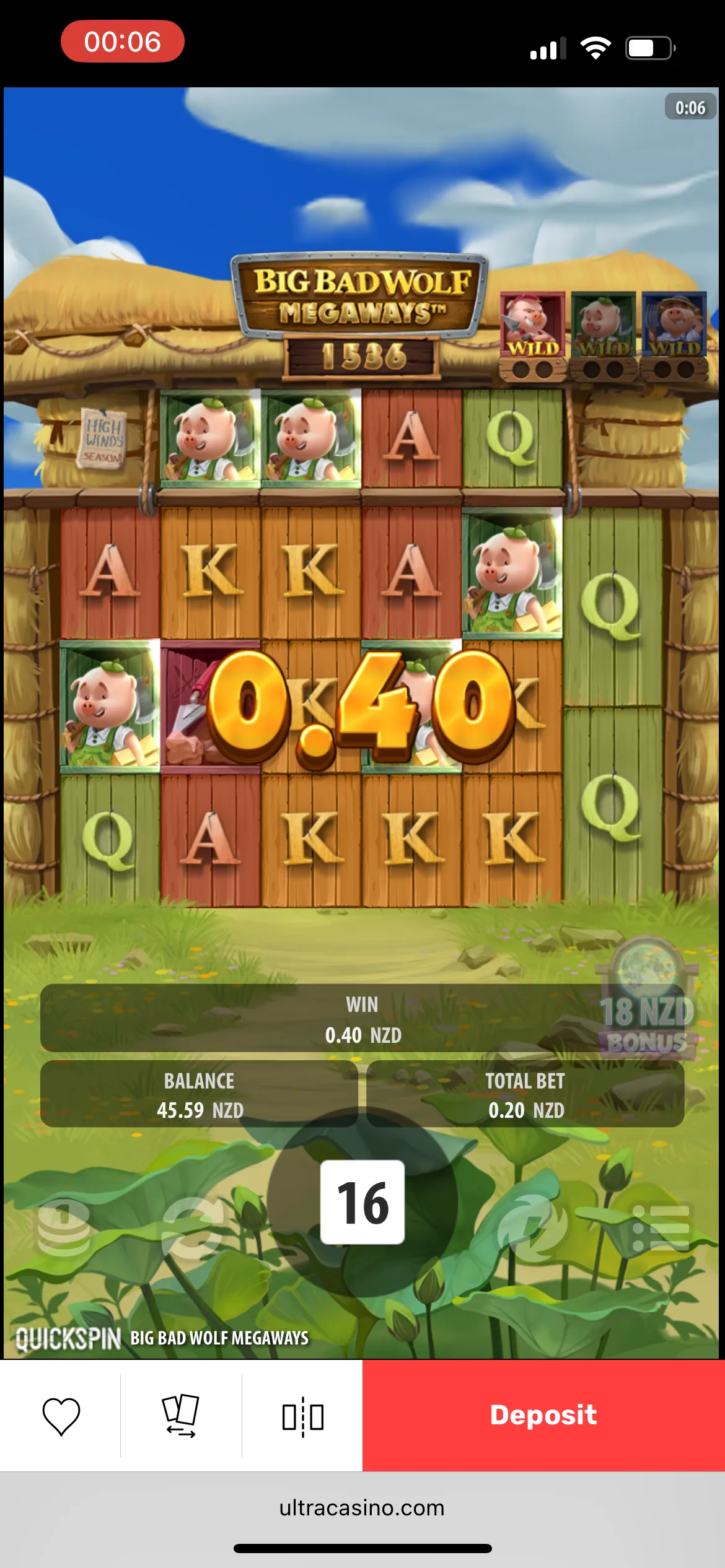Viewport: 725px width, 1568px height.
Task: Add game to favourites with heart icon
Action: (x=61, y=1416)
